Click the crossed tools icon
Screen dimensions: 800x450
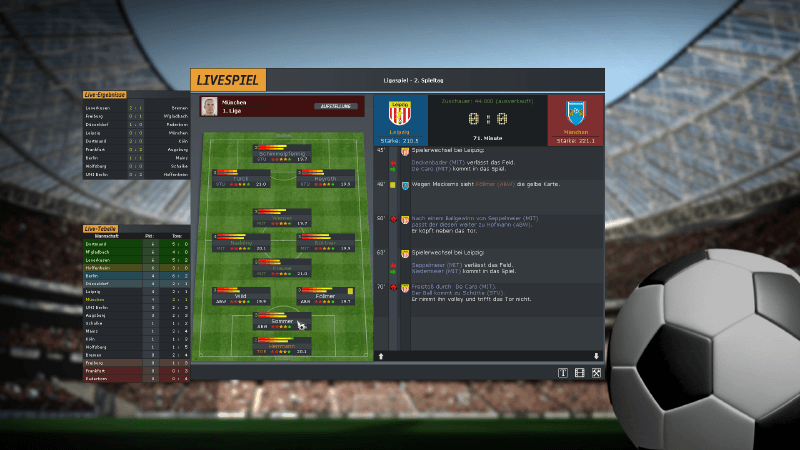click(x=596, y=373)
